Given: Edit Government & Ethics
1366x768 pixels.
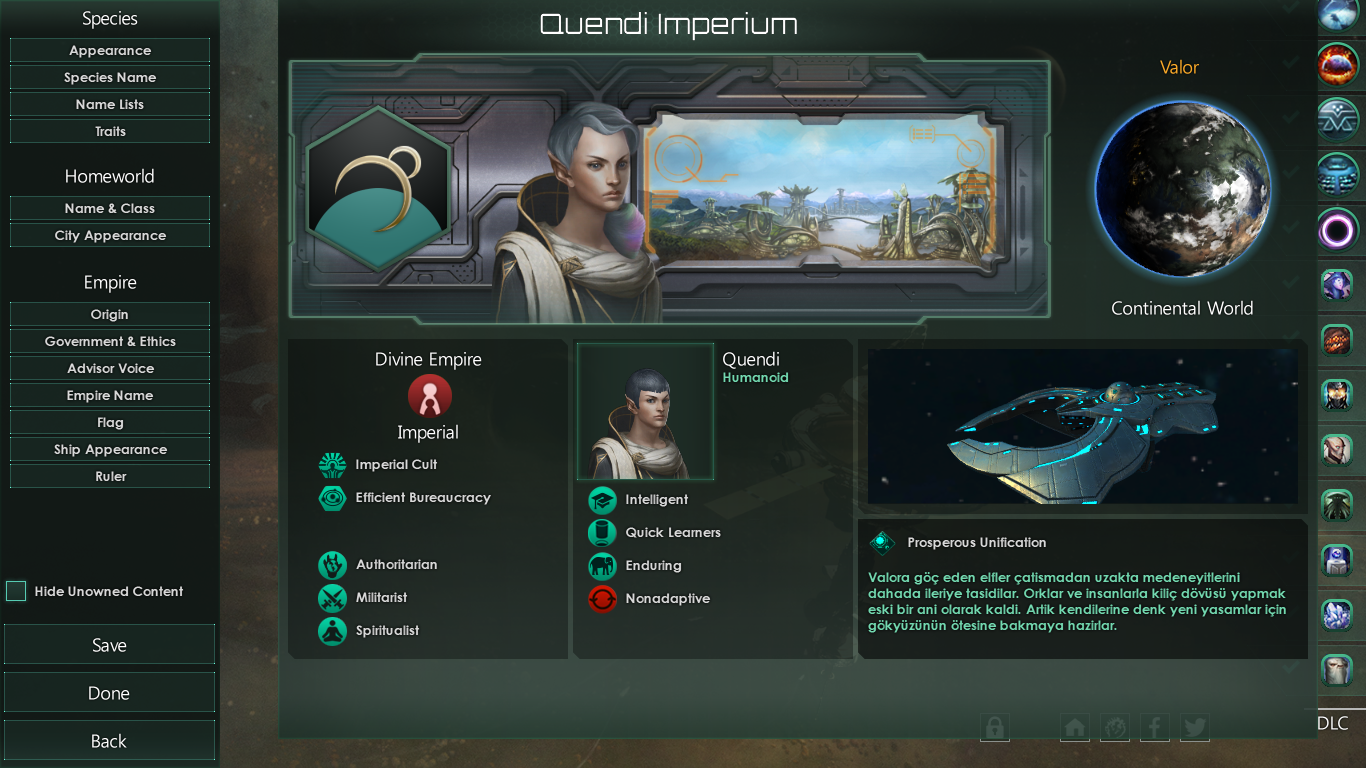Looking at the screenshot, I should tap(110, 342).
